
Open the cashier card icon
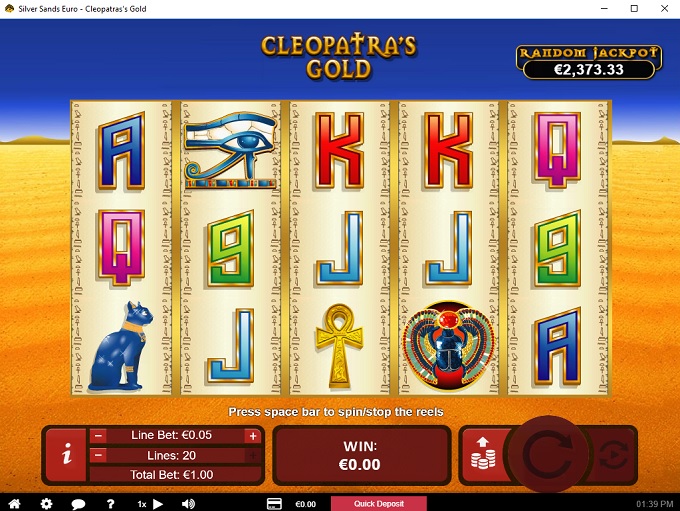273,503
